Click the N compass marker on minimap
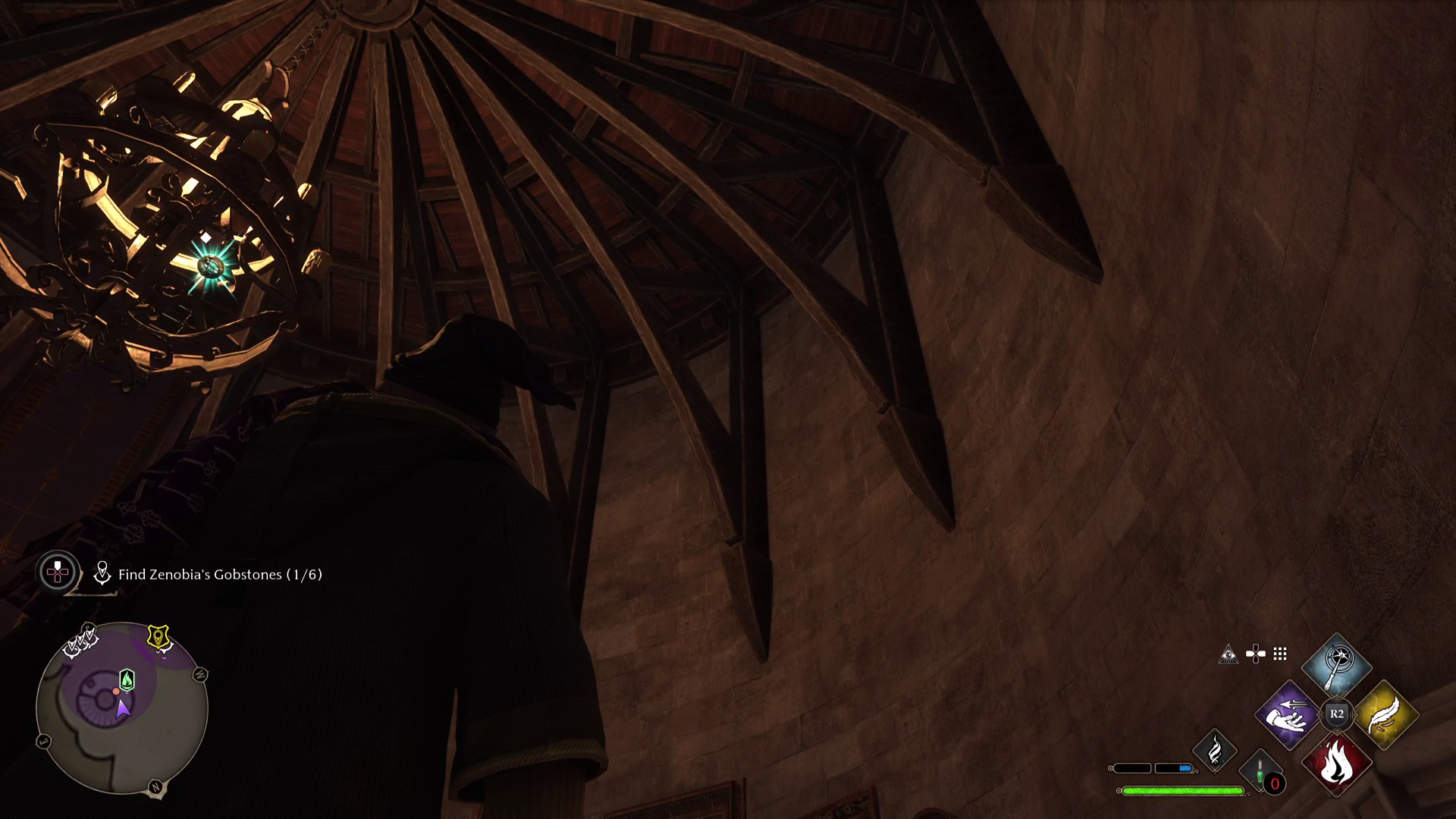 (155, 787)
